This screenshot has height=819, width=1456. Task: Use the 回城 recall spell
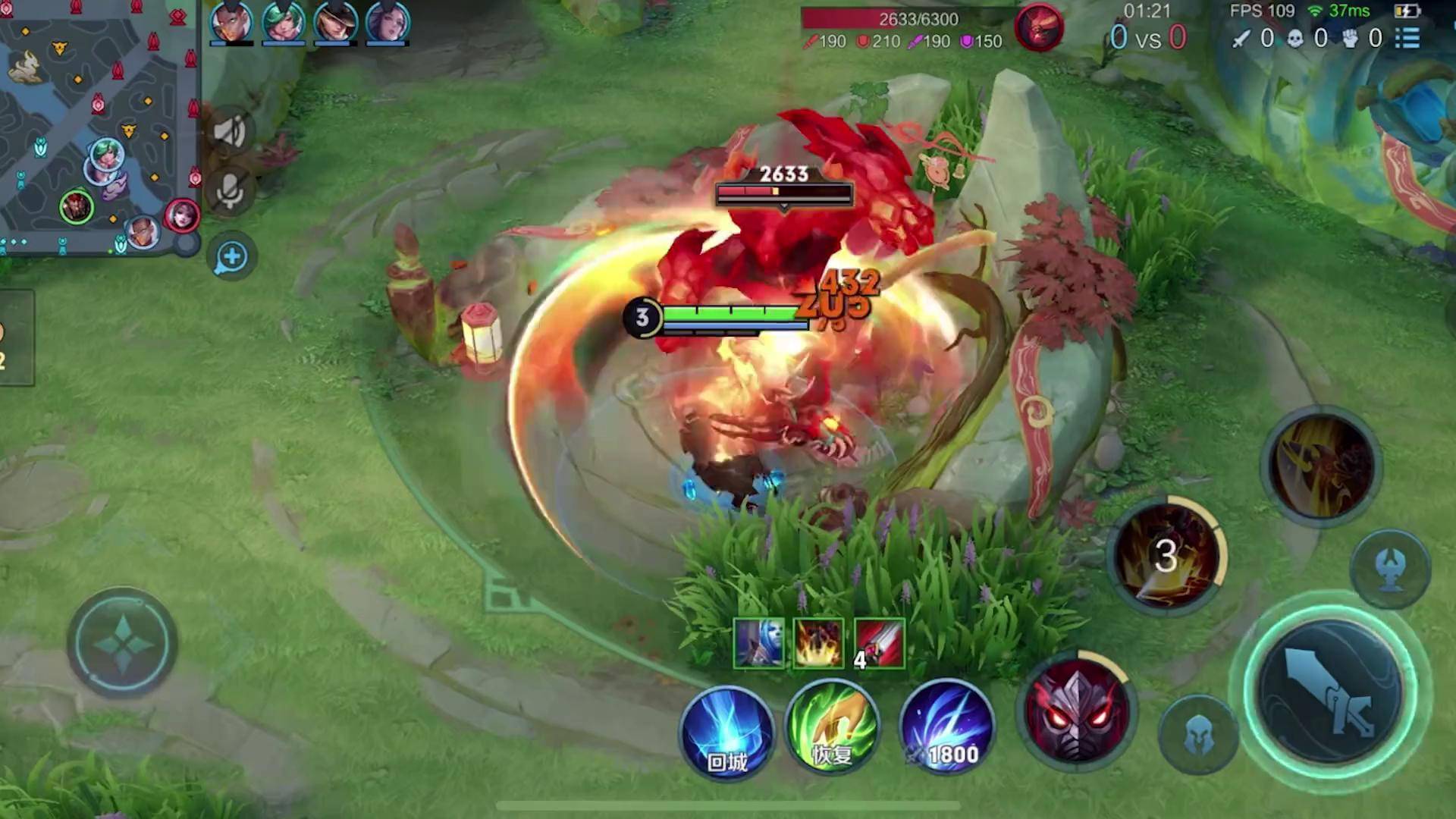pos(727,732)
